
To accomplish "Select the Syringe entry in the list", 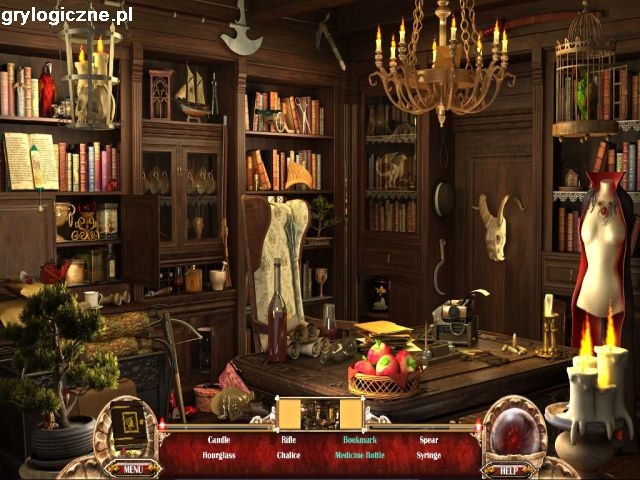I will (428, 454).
